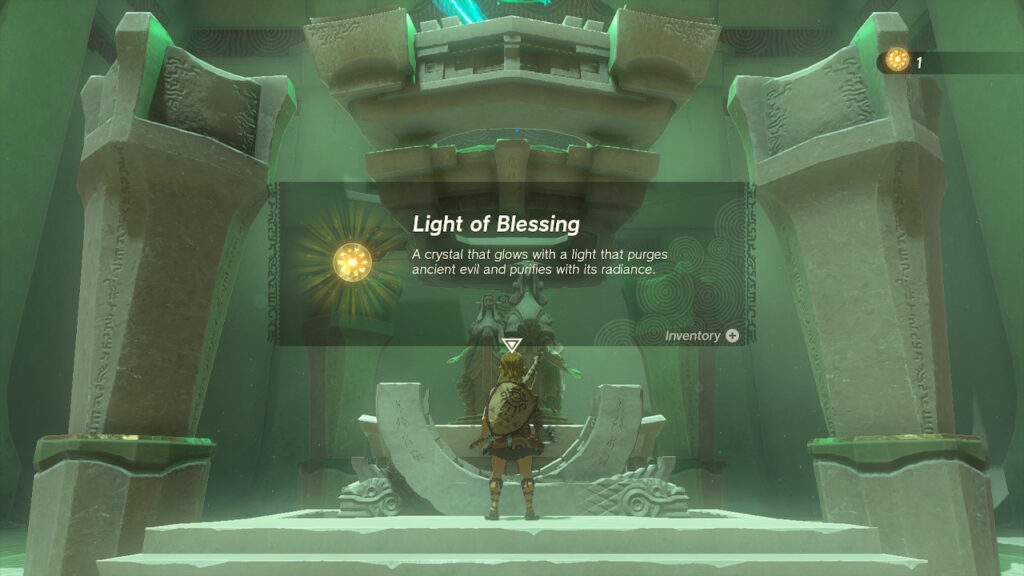Select the Light of Blessing counter icon
This screenshot has height=576, width=1024.
[x=897, y=60]
